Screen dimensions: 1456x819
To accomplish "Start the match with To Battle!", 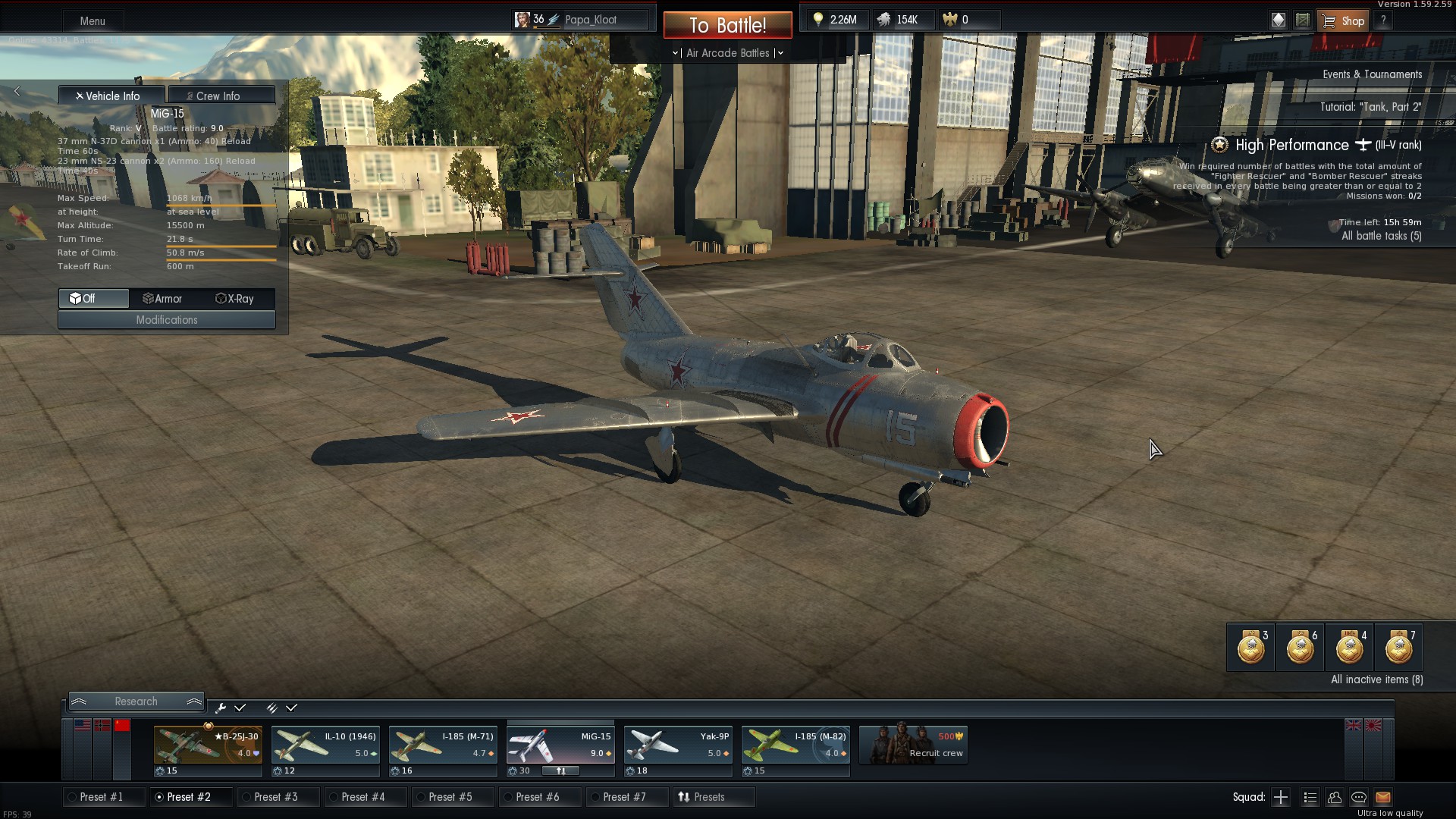I will (x=727, y=25).
